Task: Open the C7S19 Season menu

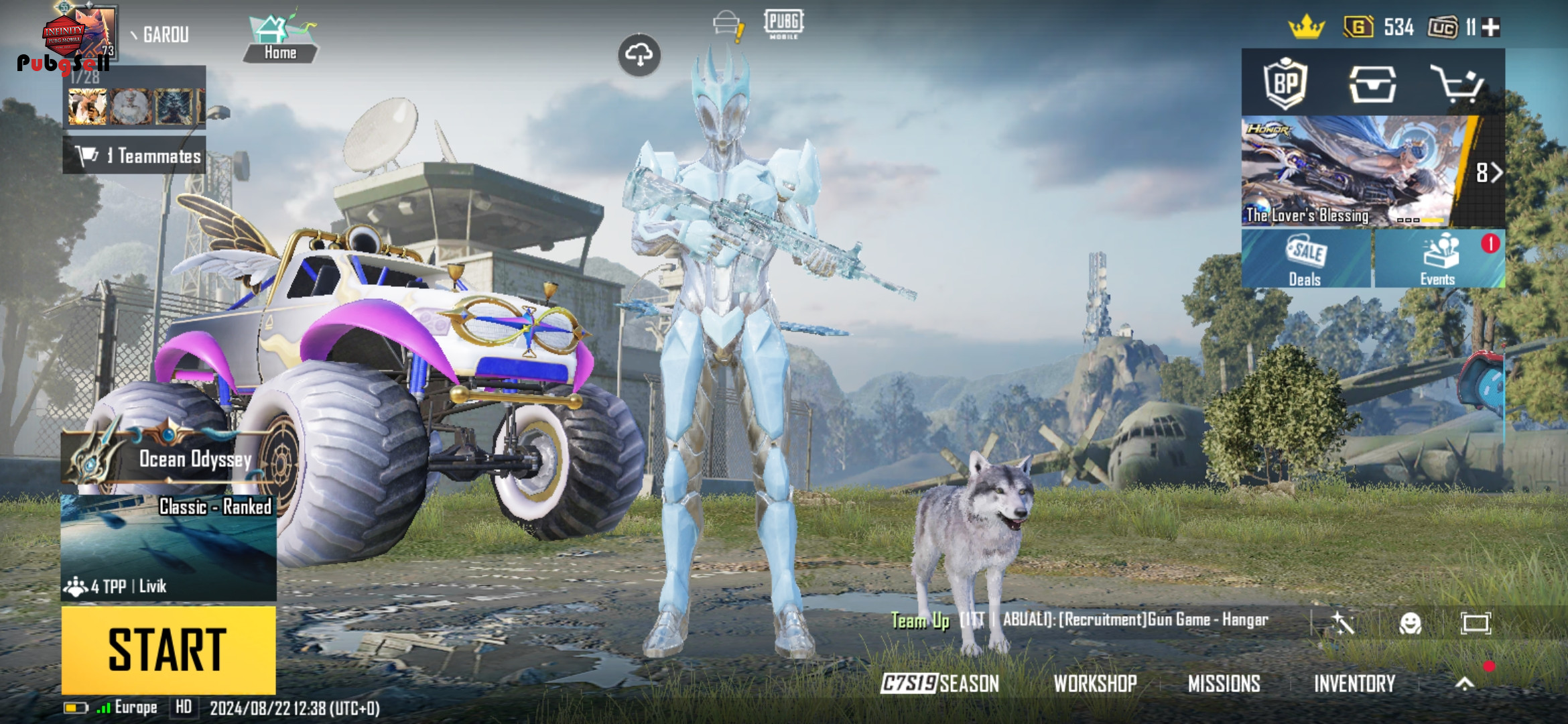Action: tap(939, 683)
